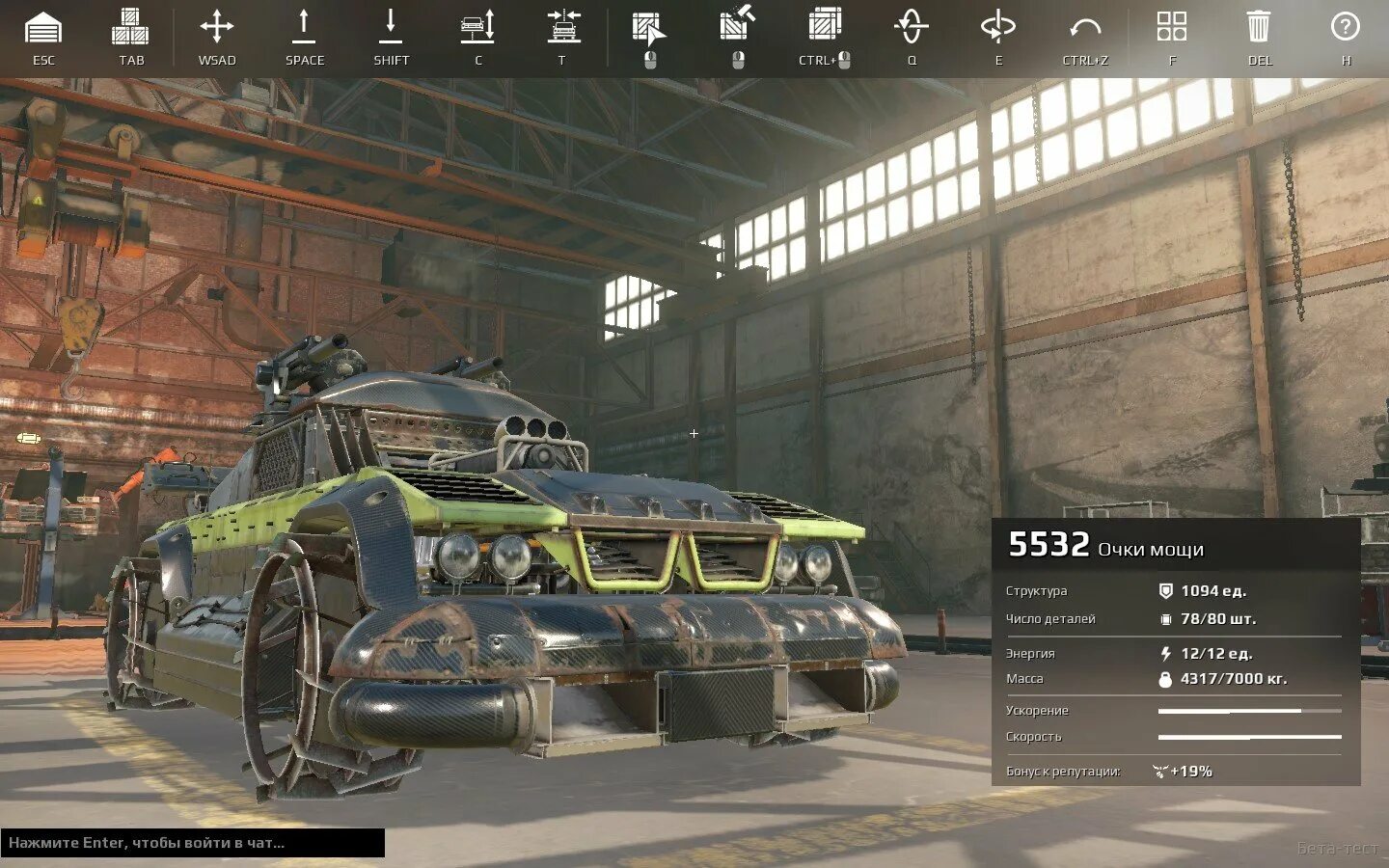Undo the last action with the arrow icon
The height and width of the screenshot is (868, 1389).
tap(1085, 28)
